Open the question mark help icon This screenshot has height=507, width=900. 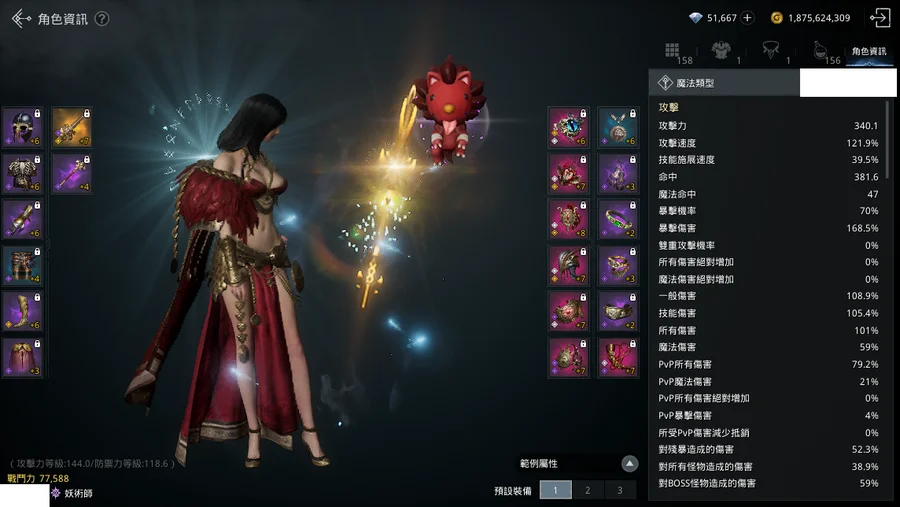102,19
